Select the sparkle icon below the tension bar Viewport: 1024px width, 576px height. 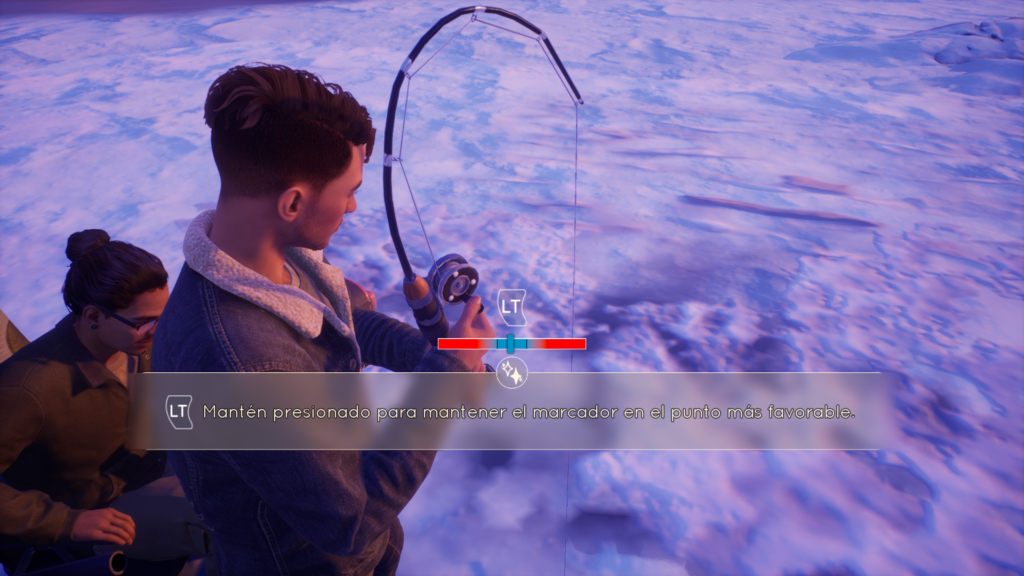pos(512,373)
